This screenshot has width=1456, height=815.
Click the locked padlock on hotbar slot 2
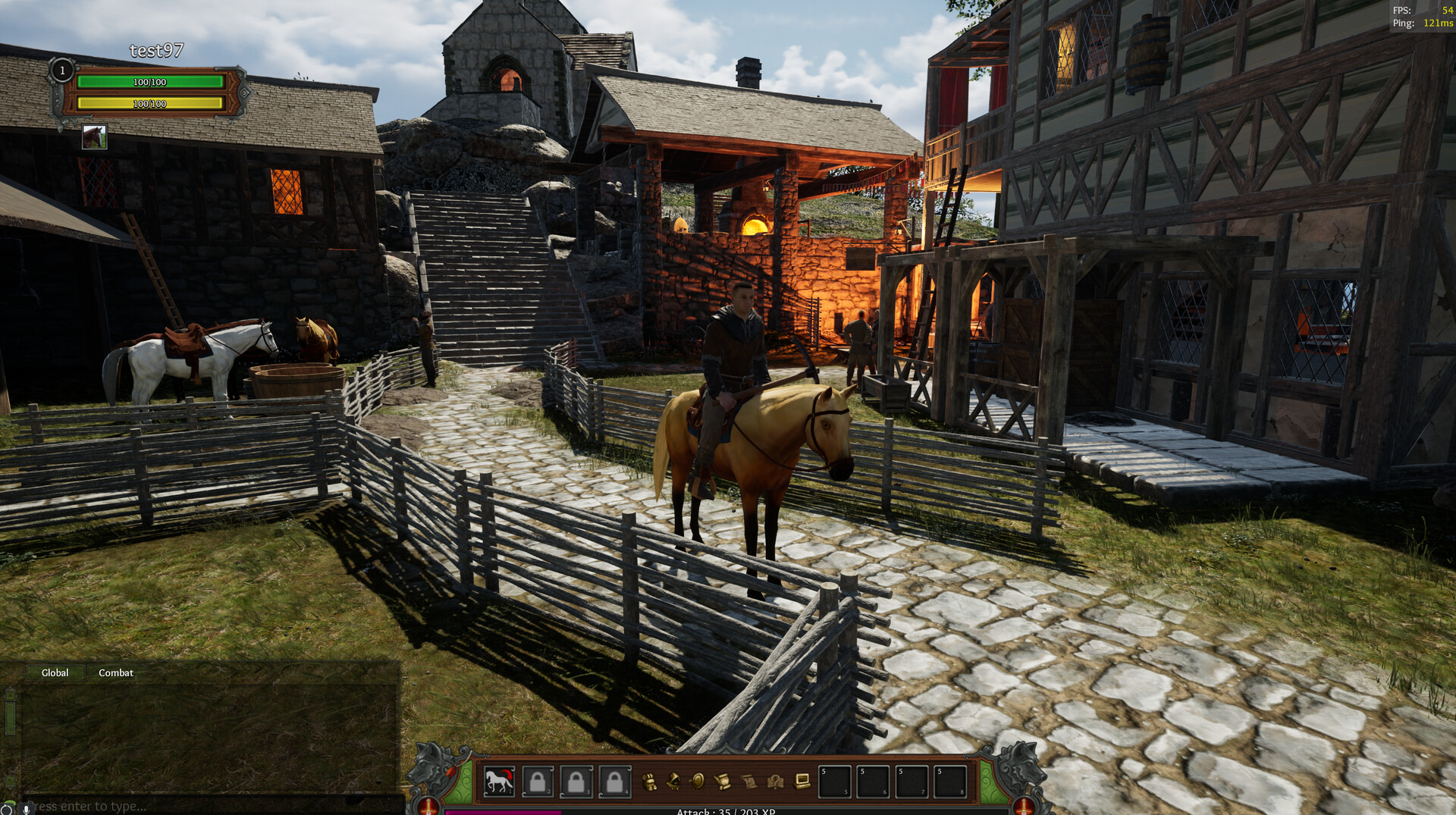pos(538,783)
